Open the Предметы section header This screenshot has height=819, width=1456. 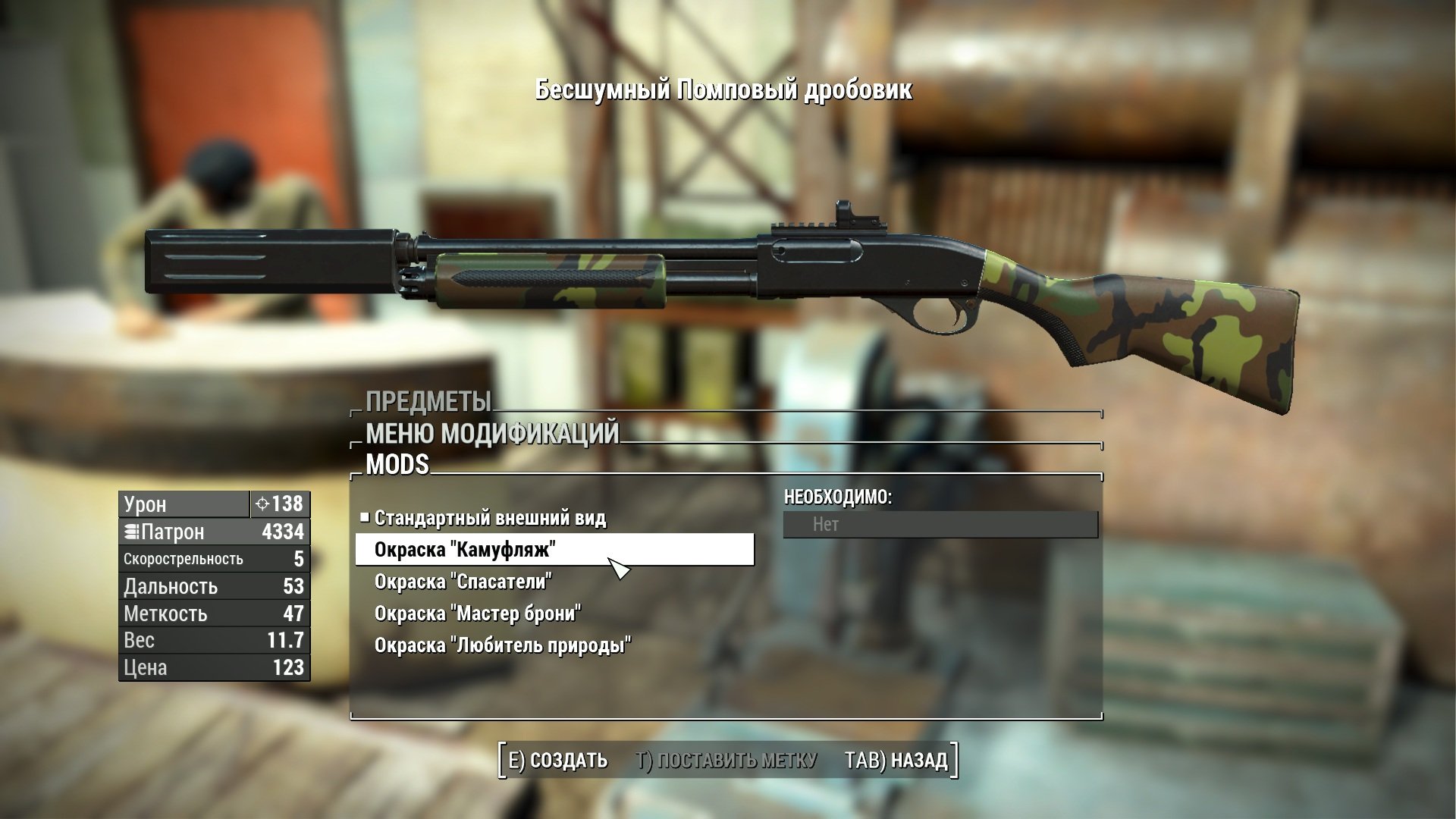(428, 402)
